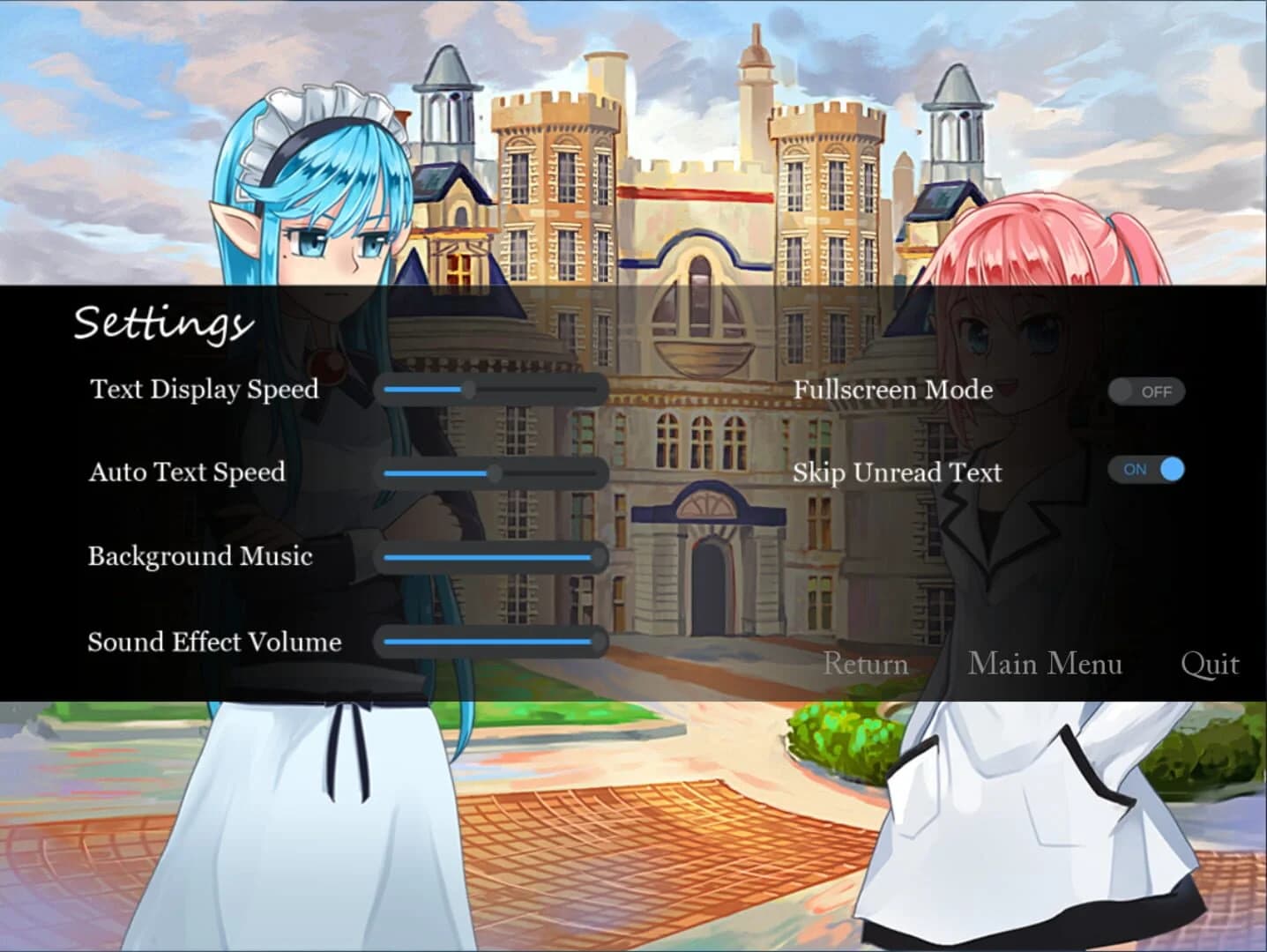Viewport: 1267px width, 952px height.
Task: Disable Skip Unread Text
Action: tap(1146, 471)
